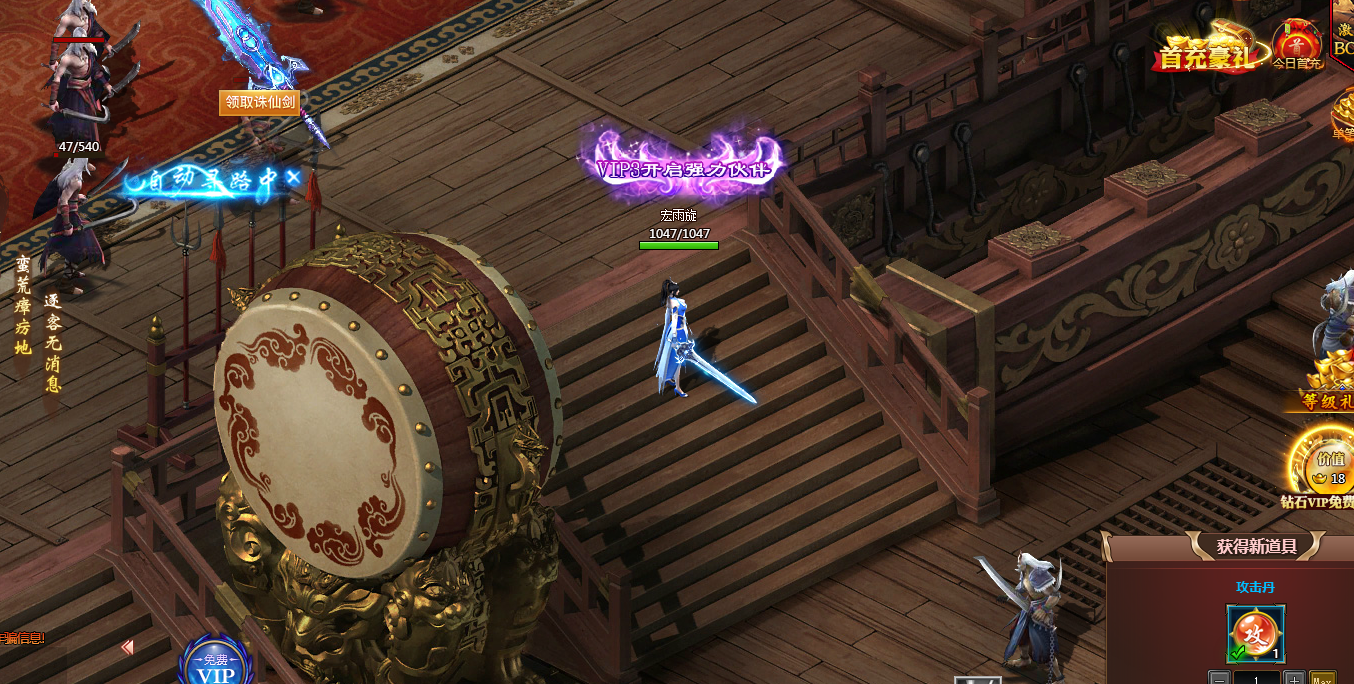Screen dimensions: 1354x684
Task: Set item quantity to Max
Action: click(x=1322, y=678)
